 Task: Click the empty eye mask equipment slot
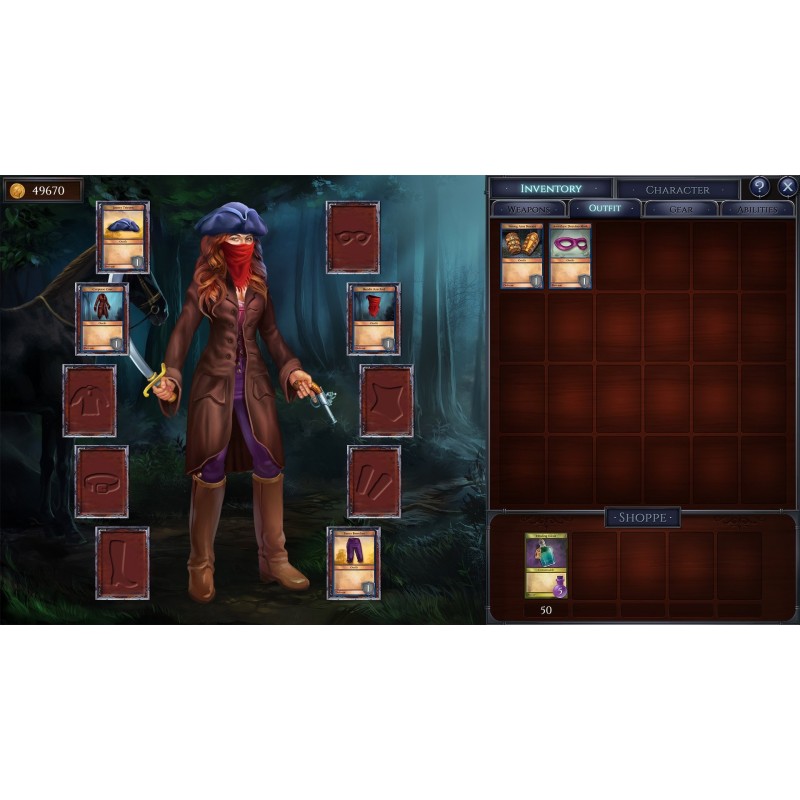[353, 237]
